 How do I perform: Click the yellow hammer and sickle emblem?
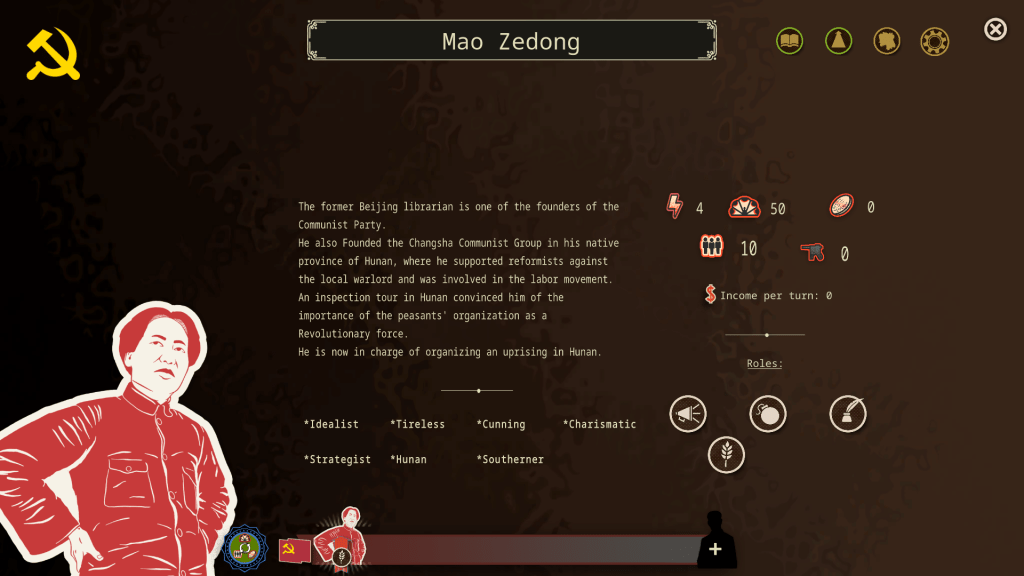(53, 54)
